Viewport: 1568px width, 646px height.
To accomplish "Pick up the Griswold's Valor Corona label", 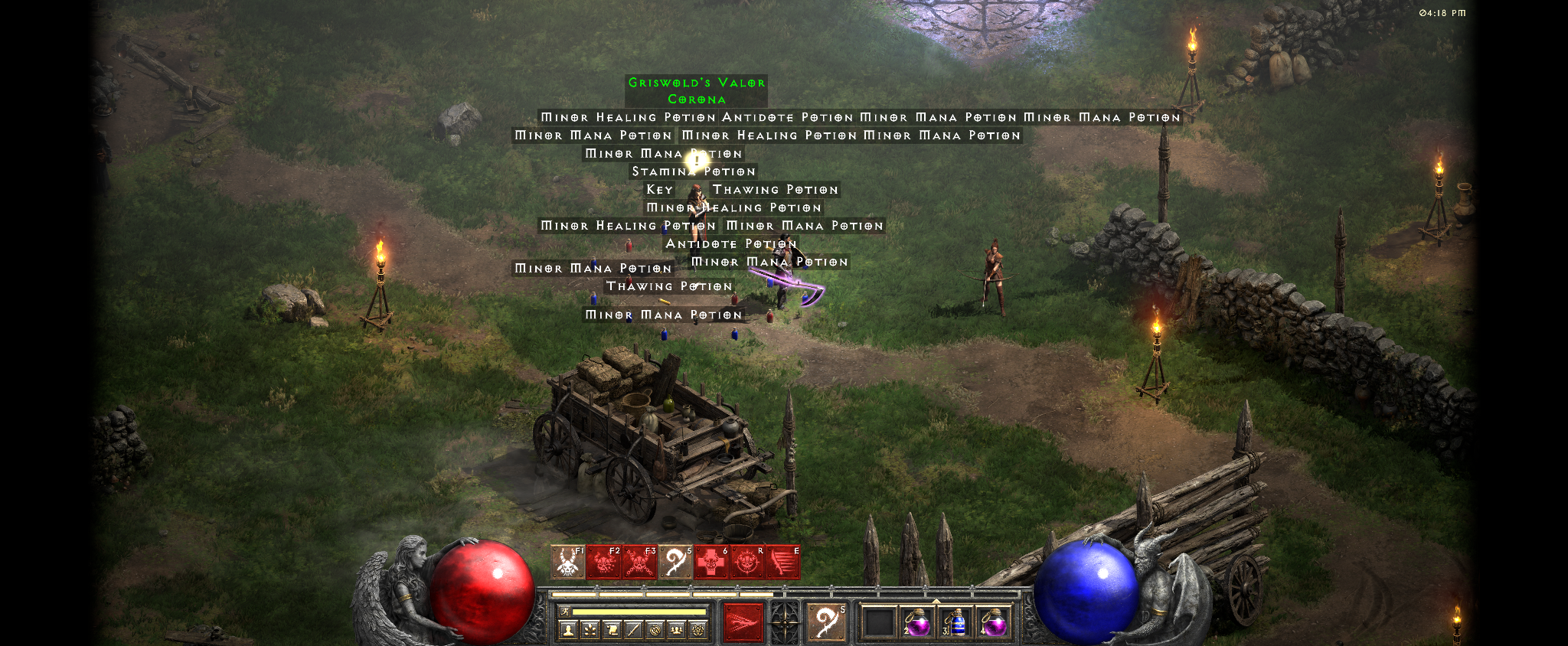I will tap(696, 90).
